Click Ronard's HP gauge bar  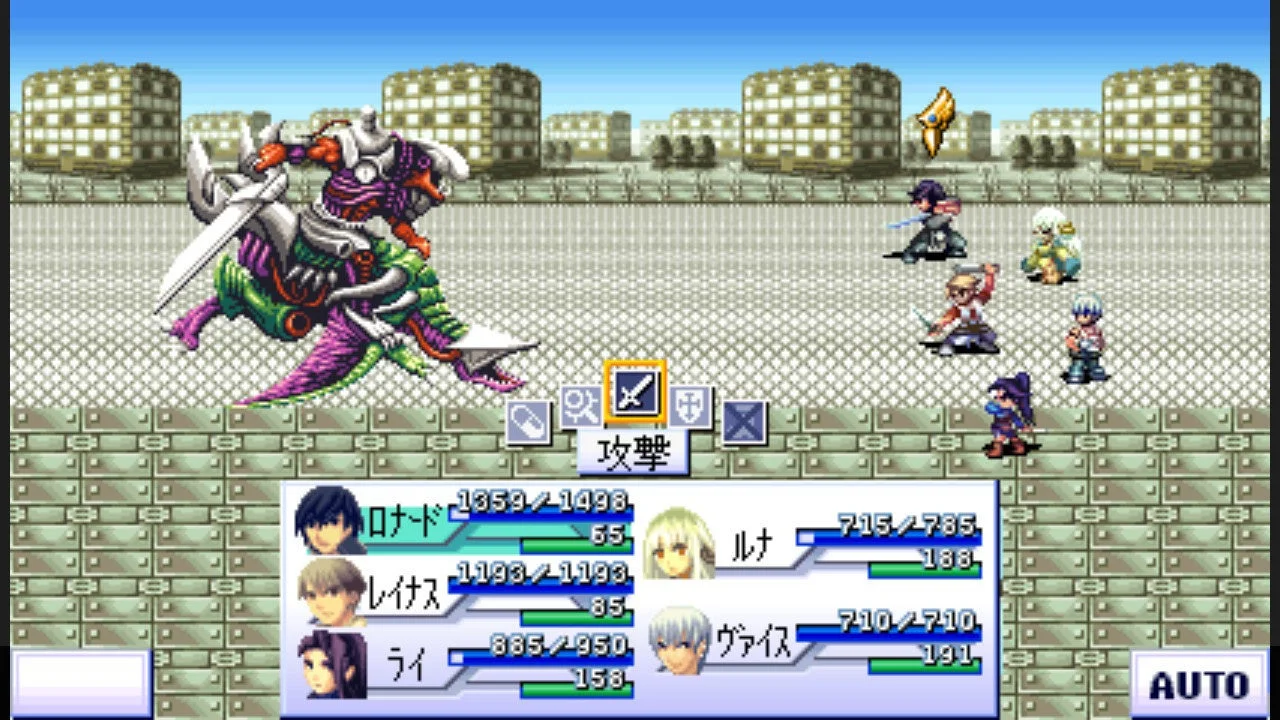coord(540,513)
